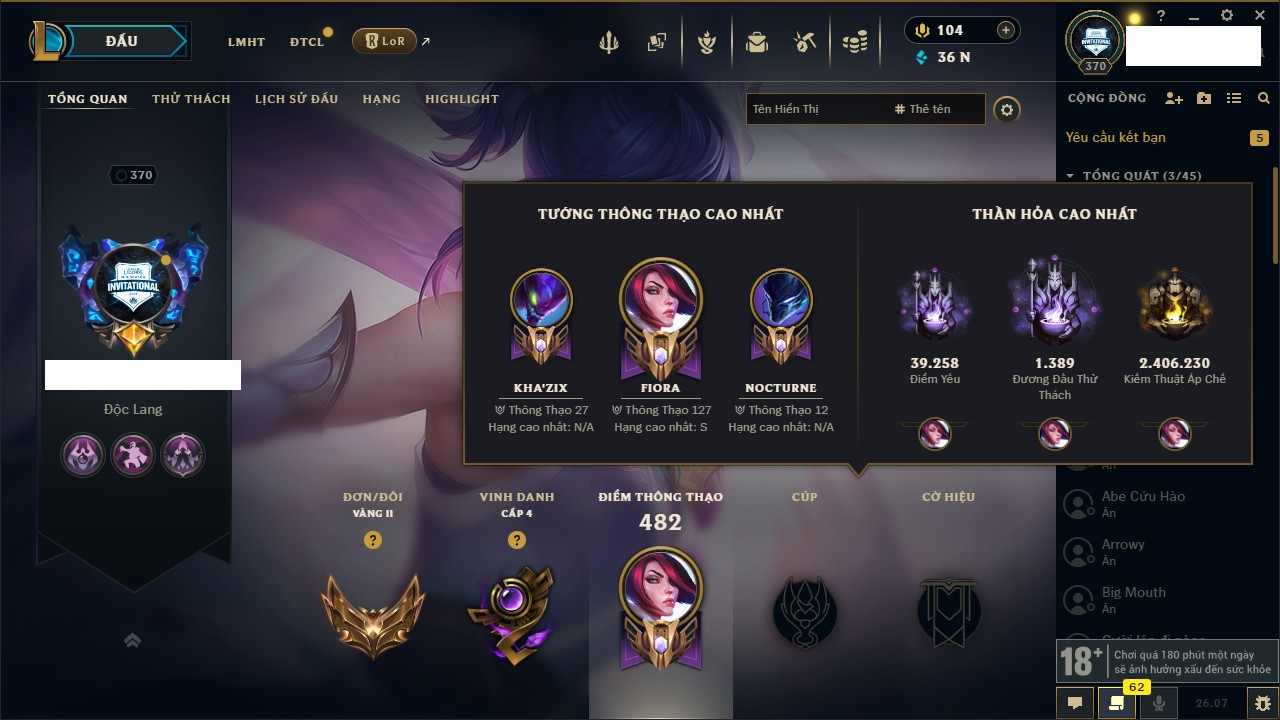The width and height of the screenshot is (1280, 720).
Task: Switch to the ĐTCL game tab
Action: (x=307, y=42)
